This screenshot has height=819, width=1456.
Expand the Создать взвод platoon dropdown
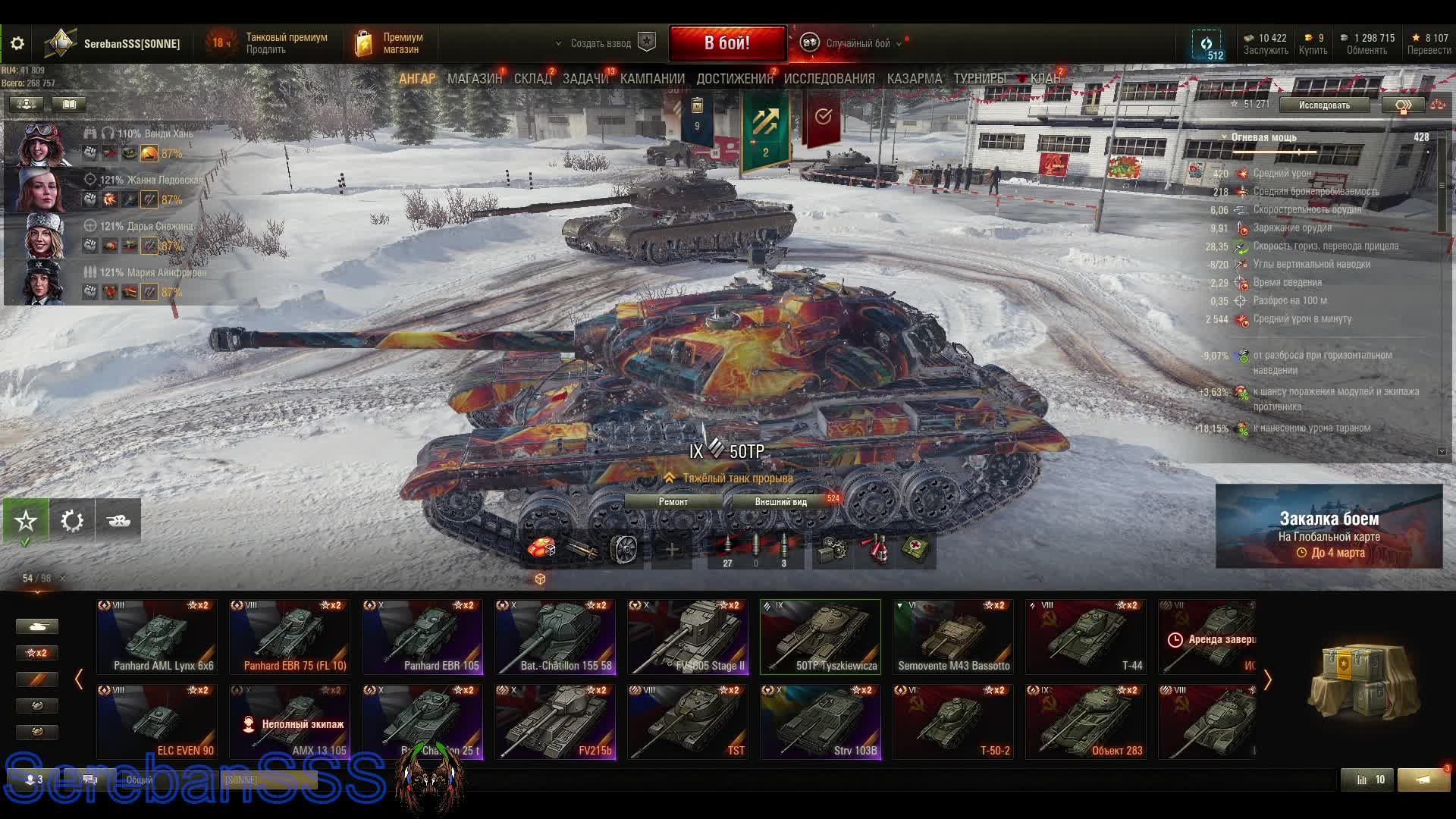(x=560, y=44)
